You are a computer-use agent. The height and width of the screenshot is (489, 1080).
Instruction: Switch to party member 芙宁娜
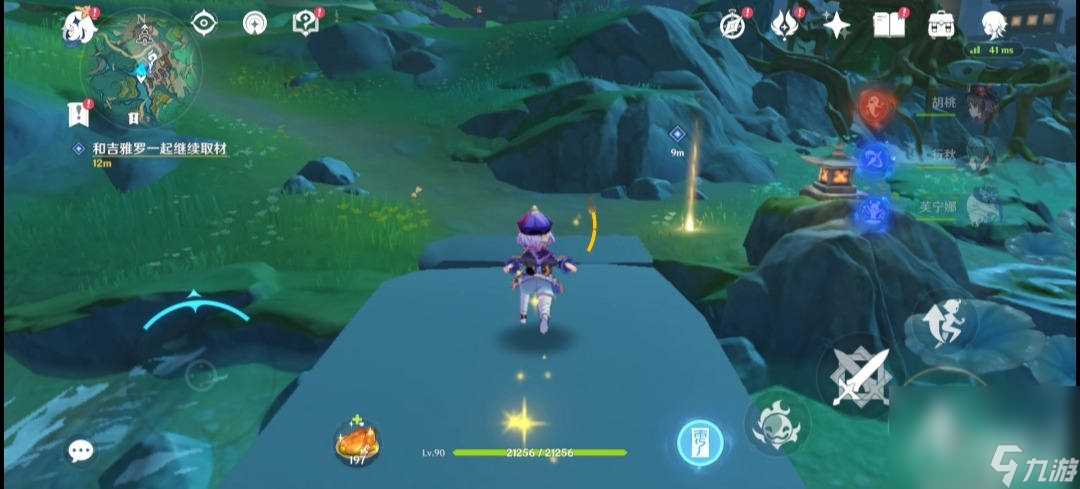point(976,209)
